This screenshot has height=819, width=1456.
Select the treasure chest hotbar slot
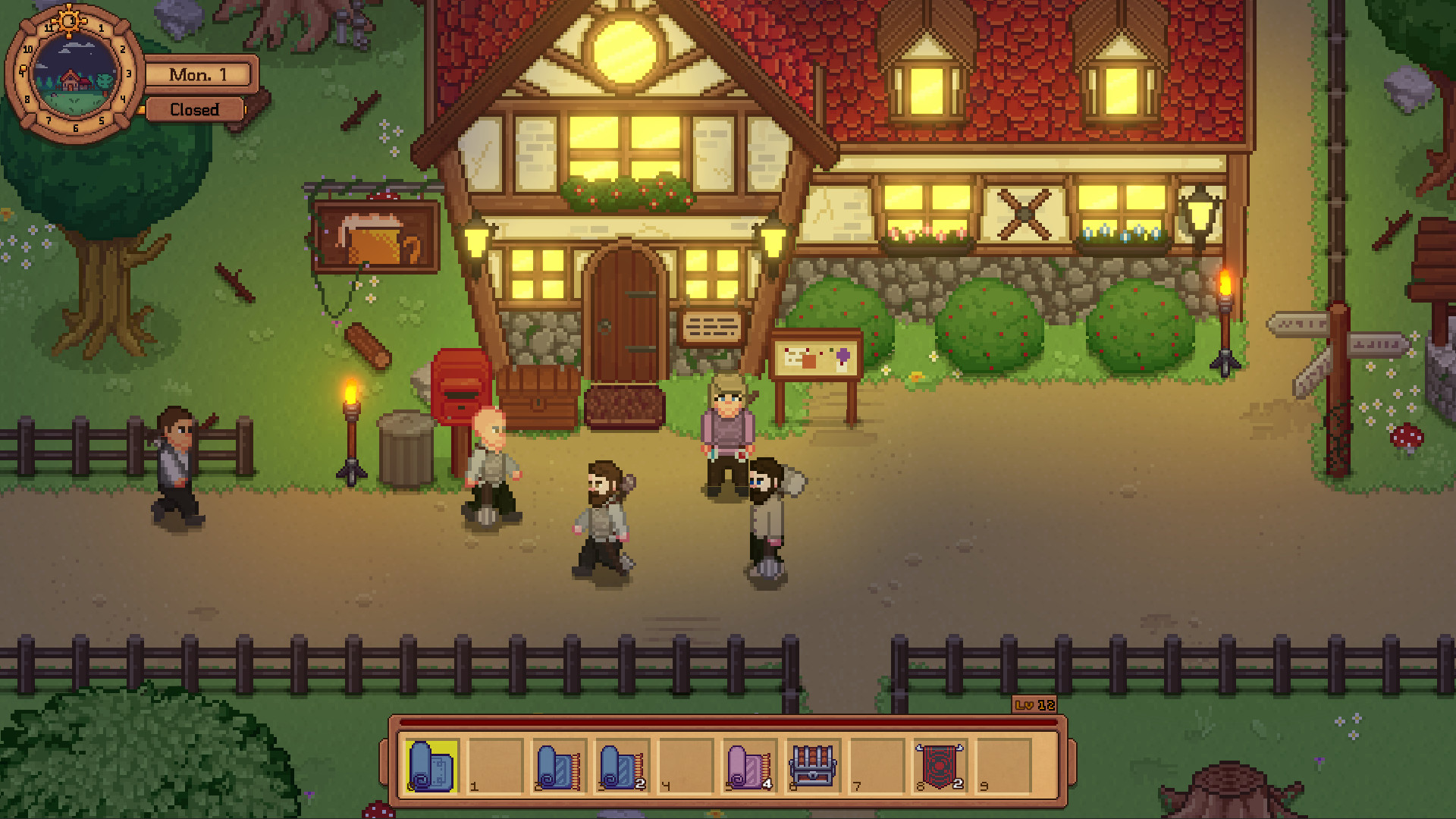[x=813, y=766]
